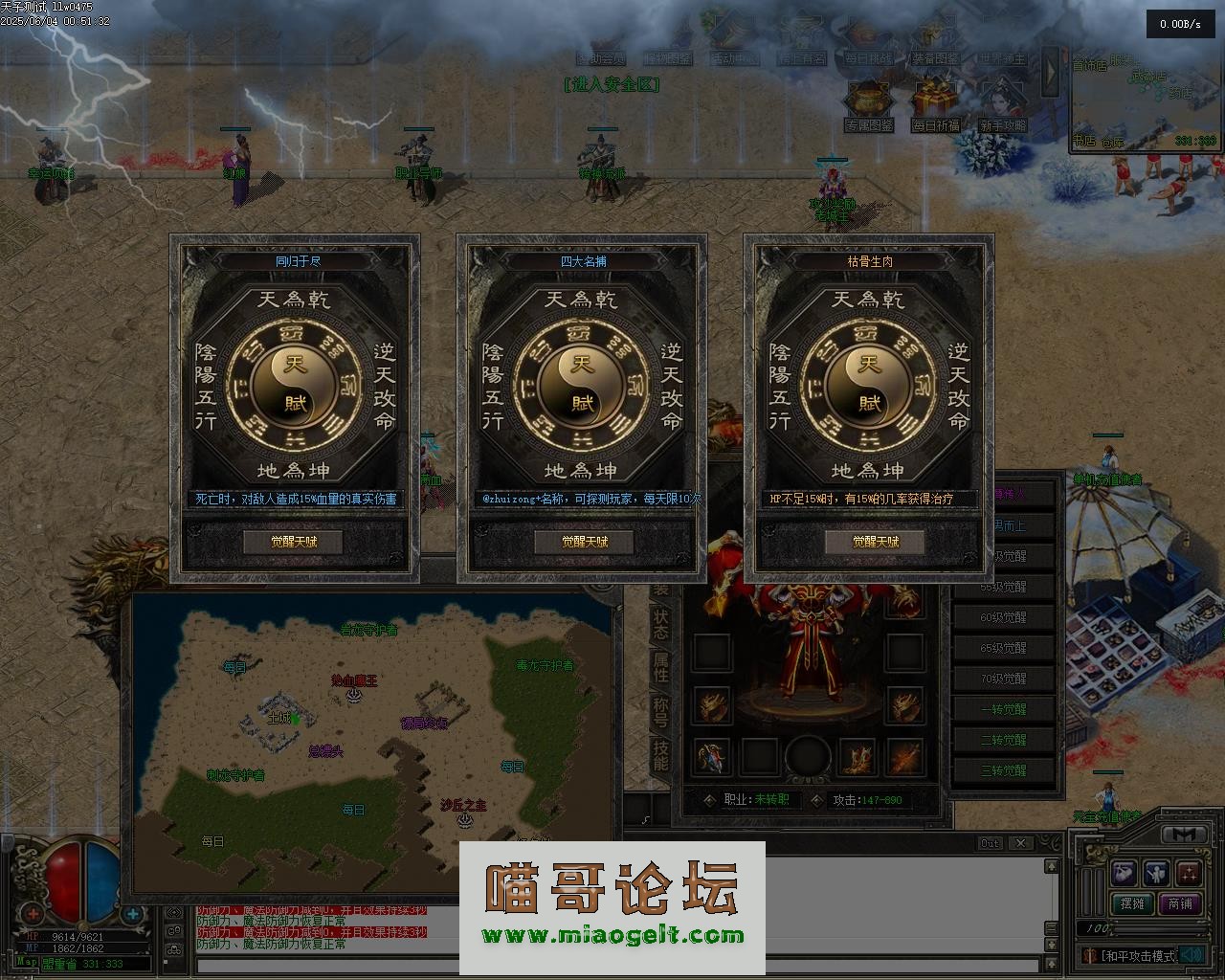Image resolution: width=1225 pixels, height=980 pixels.
Task: Select the 三转觉醒 entry
Action: 1003,770
